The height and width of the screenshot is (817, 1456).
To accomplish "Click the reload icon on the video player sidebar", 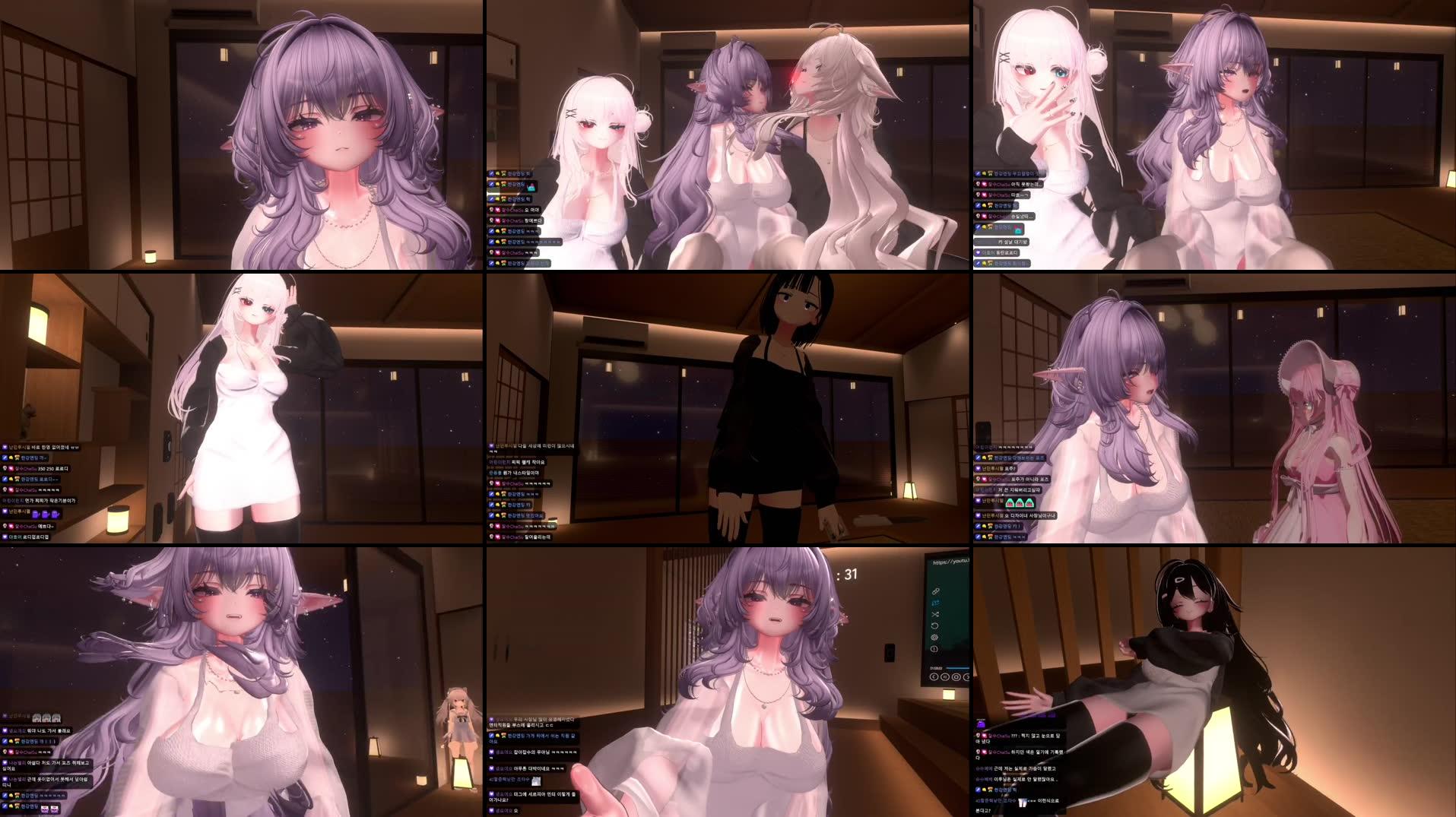I will pos(934,625).
